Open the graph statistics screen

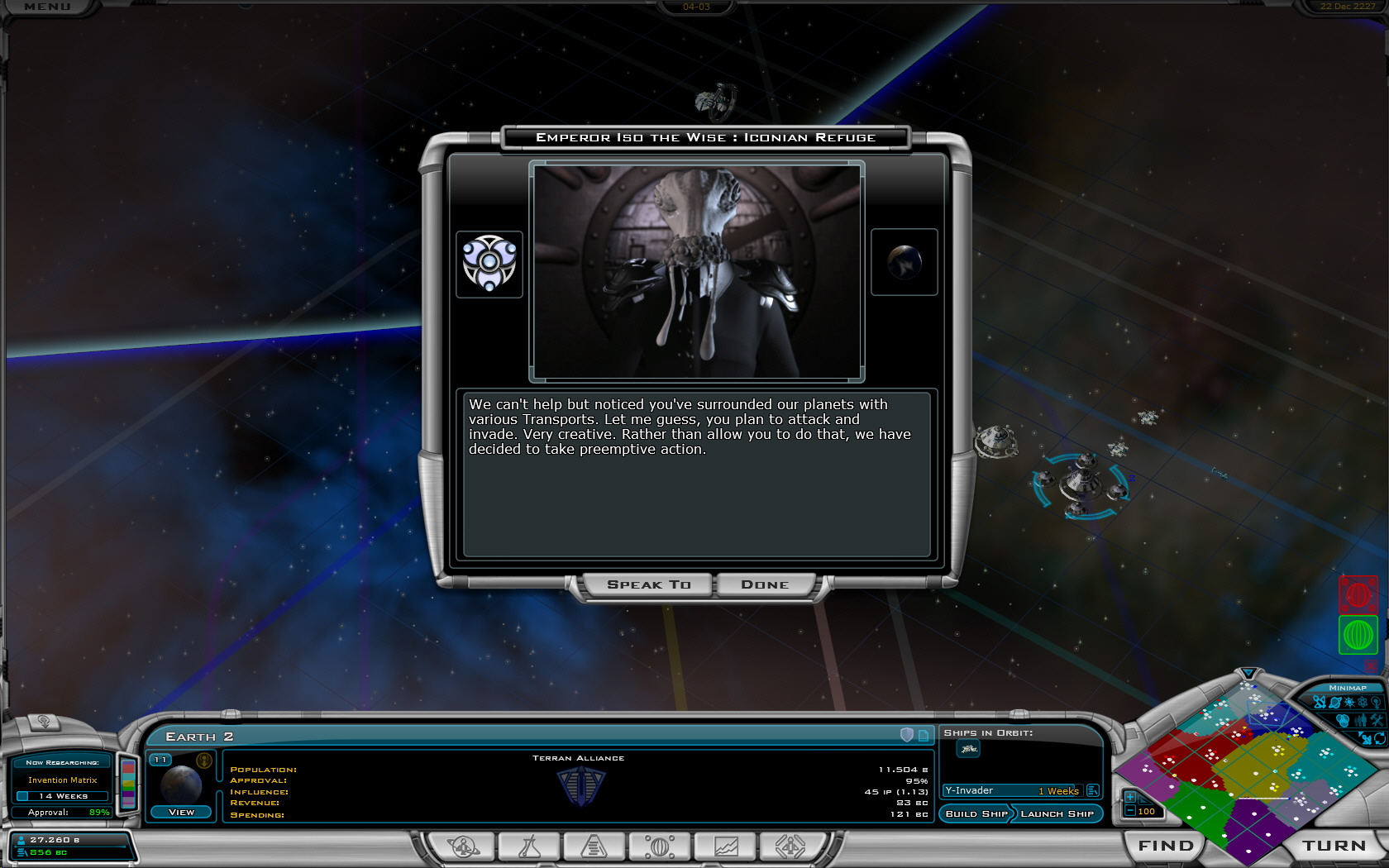726,847
